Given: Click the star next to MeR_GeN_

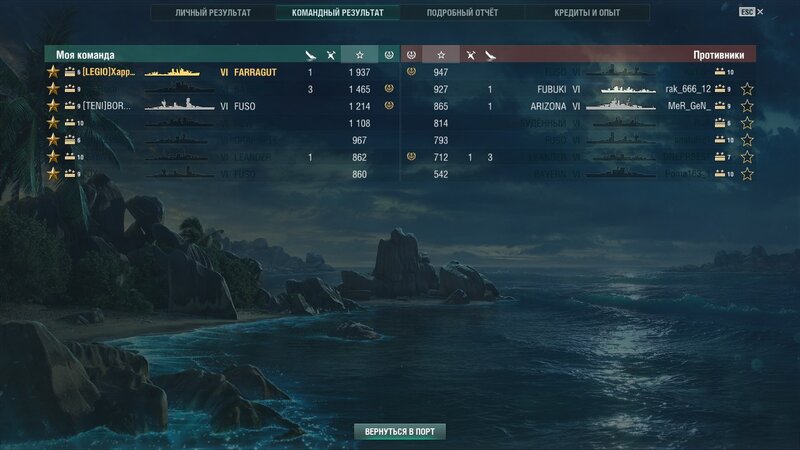Looking at the screenshot, I should pyautogui.click(x=747, y=106).
